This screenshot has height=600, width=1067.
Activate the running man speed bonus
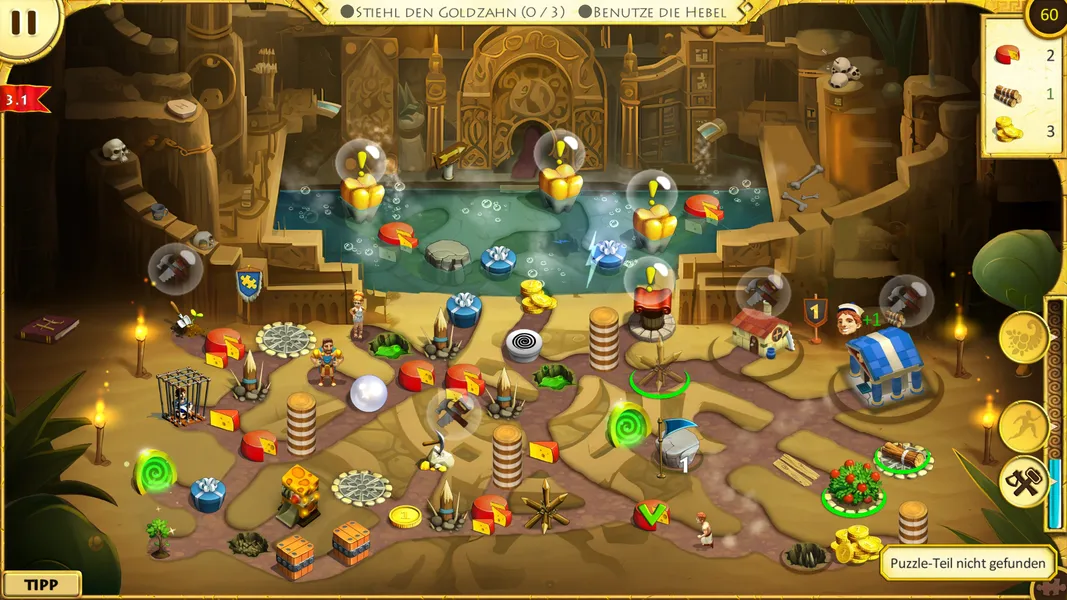[x=1024, y=426]
